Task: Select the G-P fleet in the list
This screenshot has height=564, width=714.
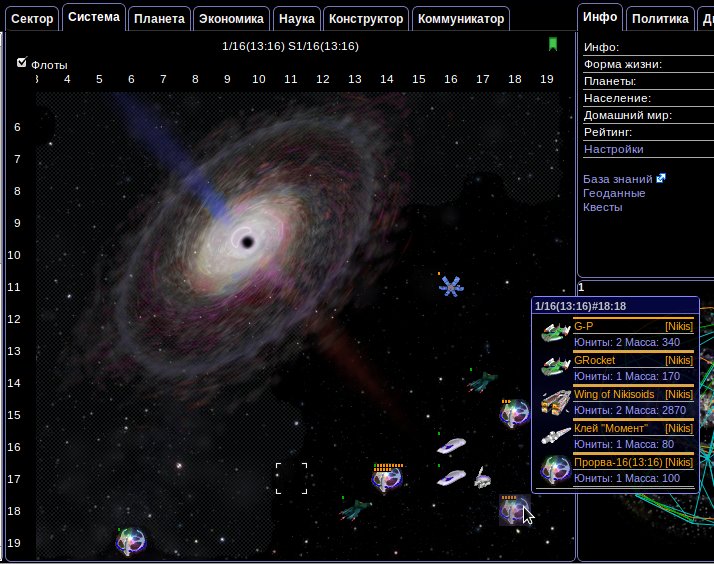Action: click(584, 326)
